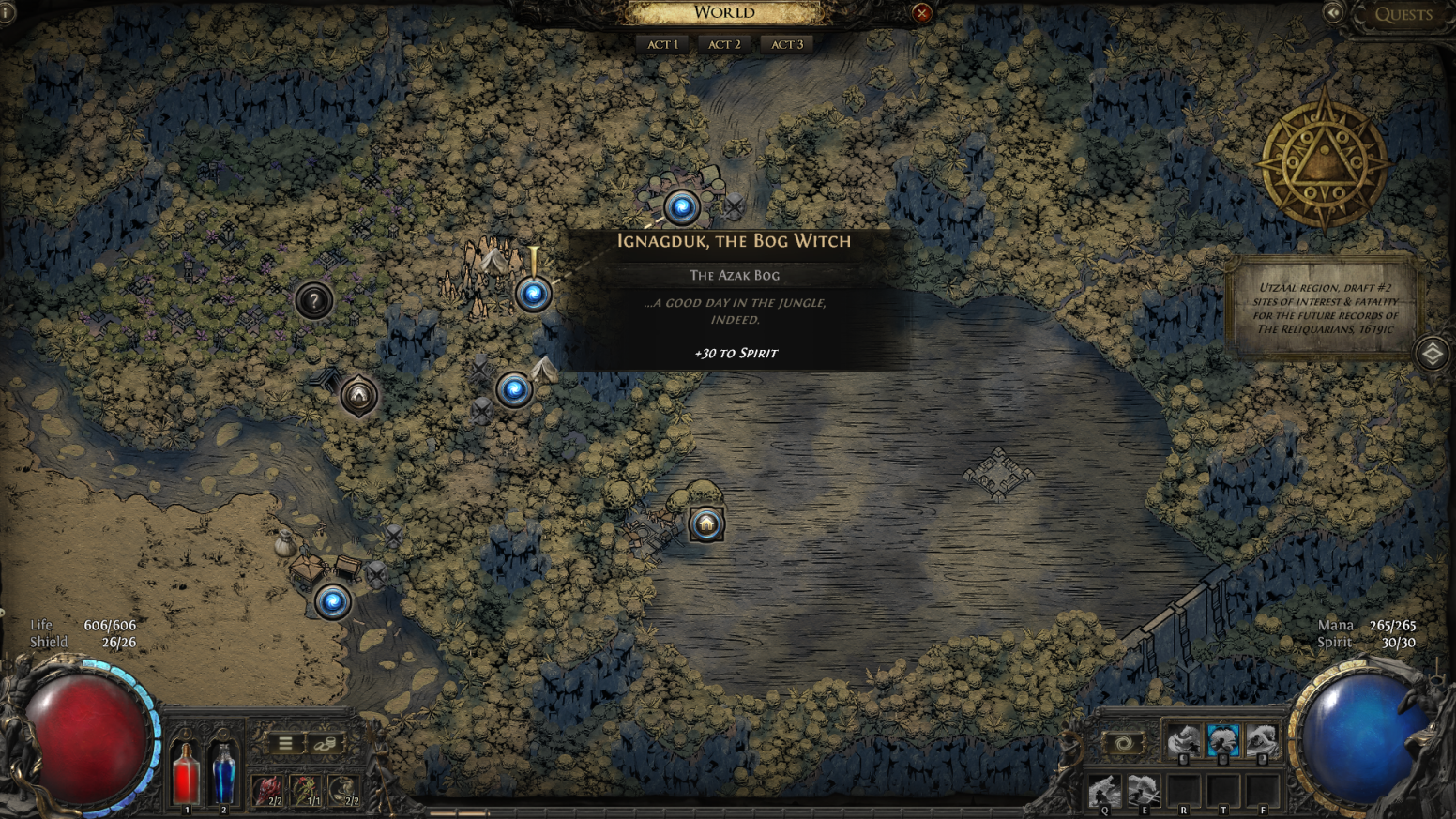Select the question mark map marker

point(313,300)
